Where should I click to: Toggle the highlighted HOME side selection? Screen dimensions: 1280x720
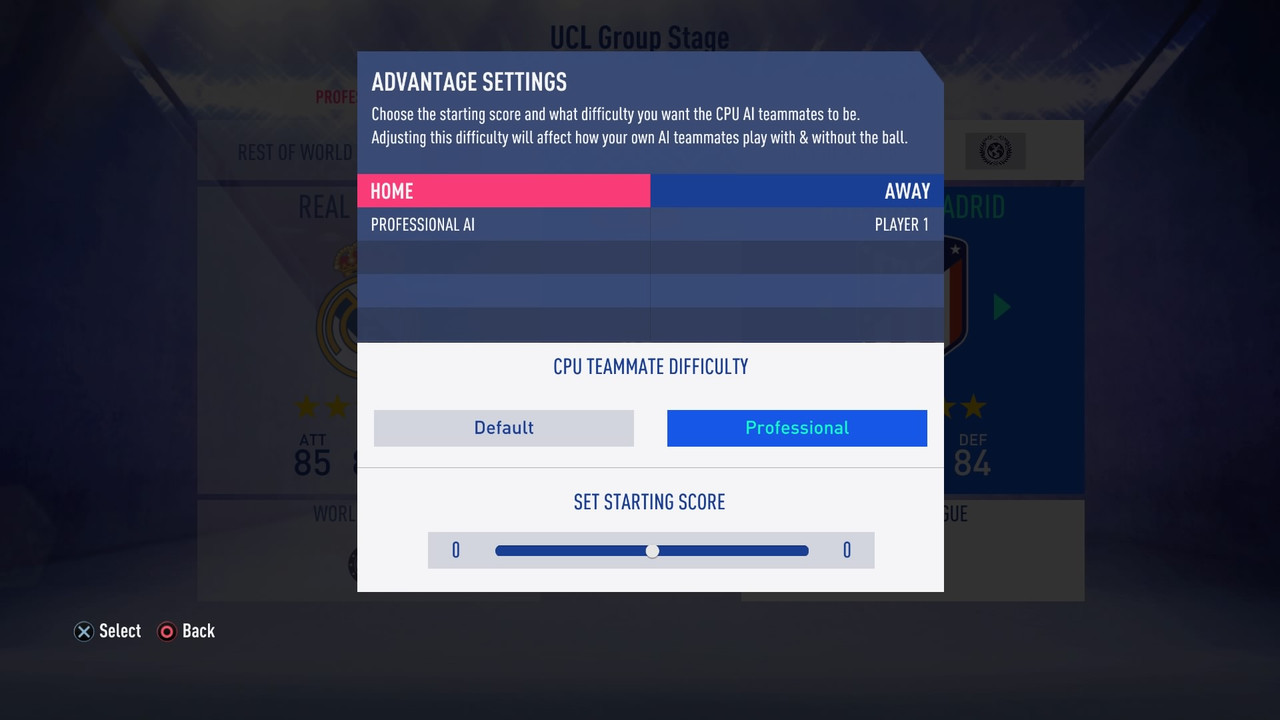click(x=503, y=191)
